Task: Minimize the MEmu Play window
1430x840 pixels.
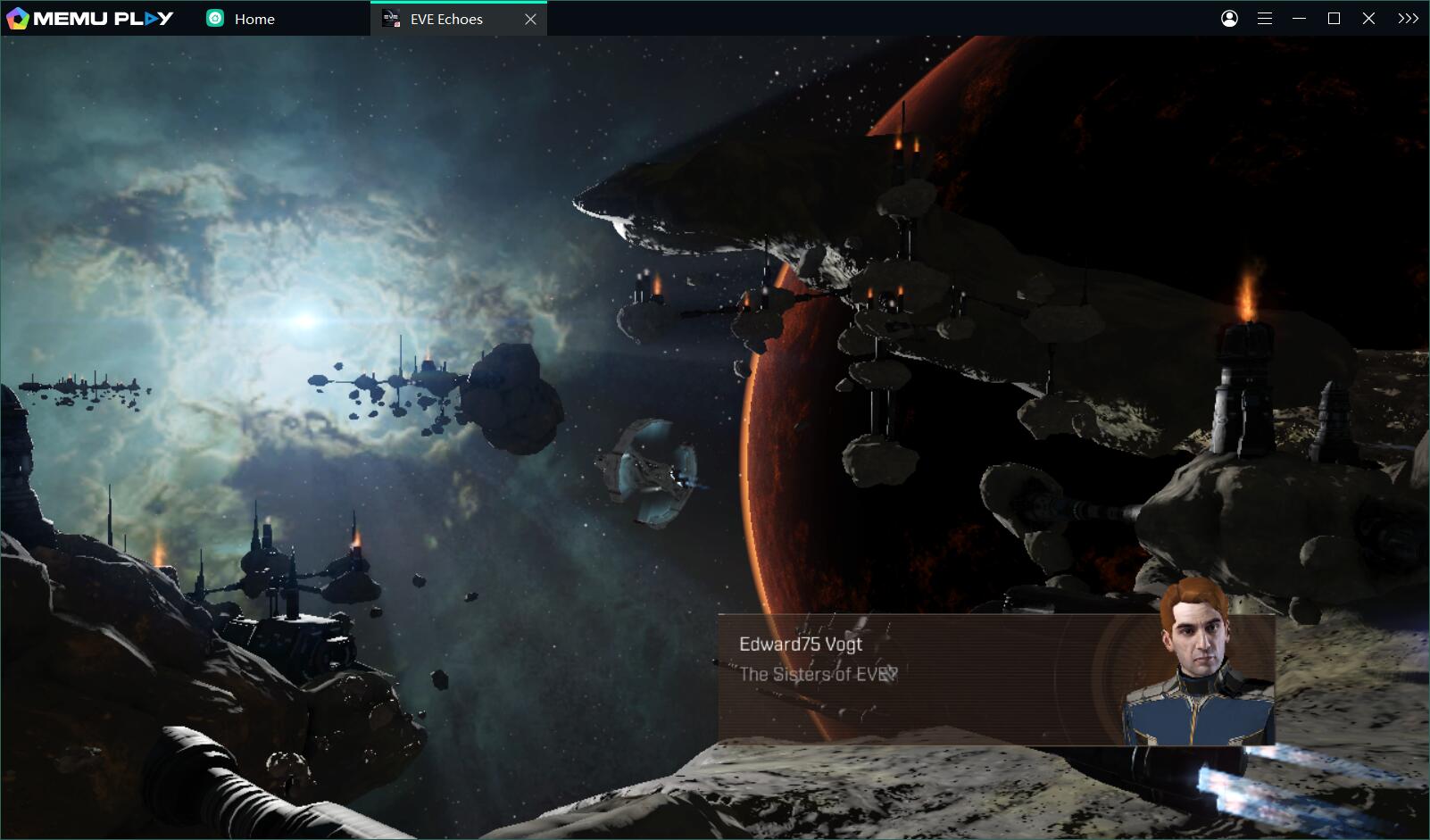Action: (1300, 19)
